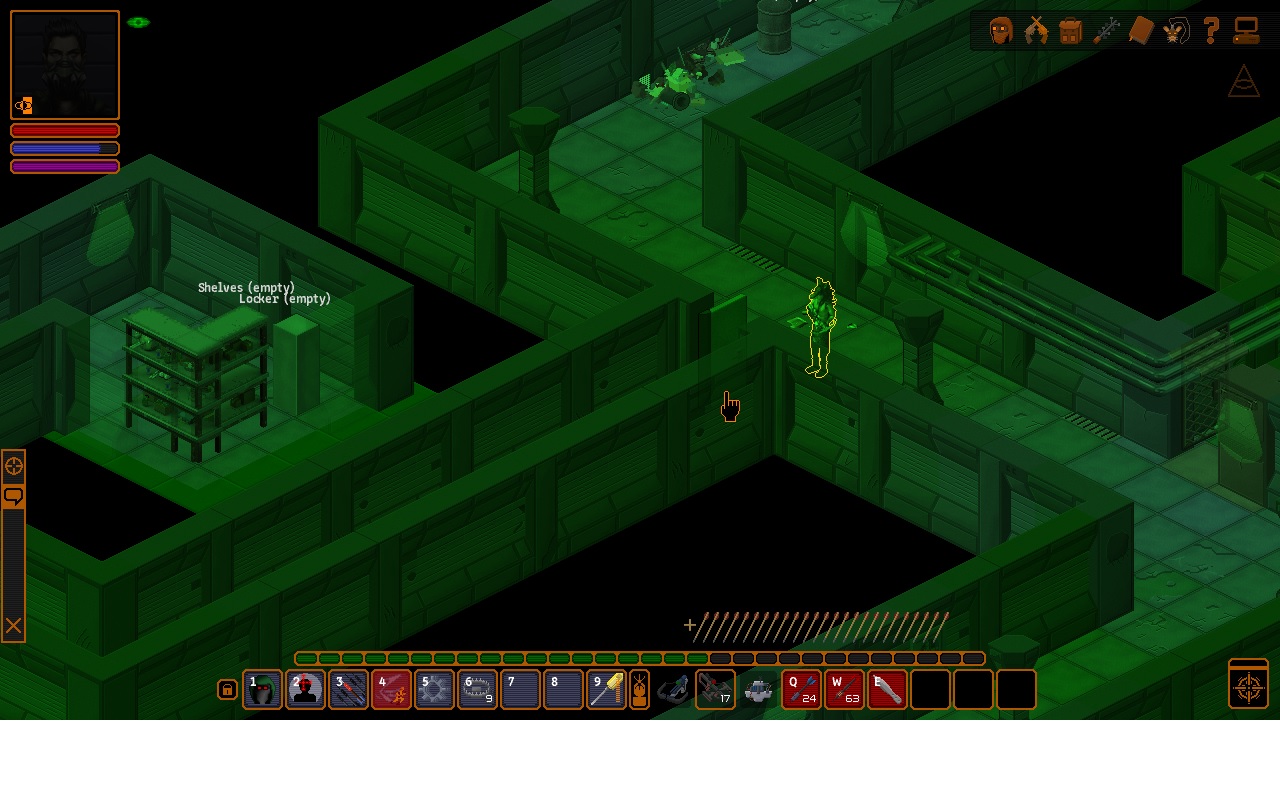Open the crafting tool icon
The image size is (1280, 800).
point(1106,31)
